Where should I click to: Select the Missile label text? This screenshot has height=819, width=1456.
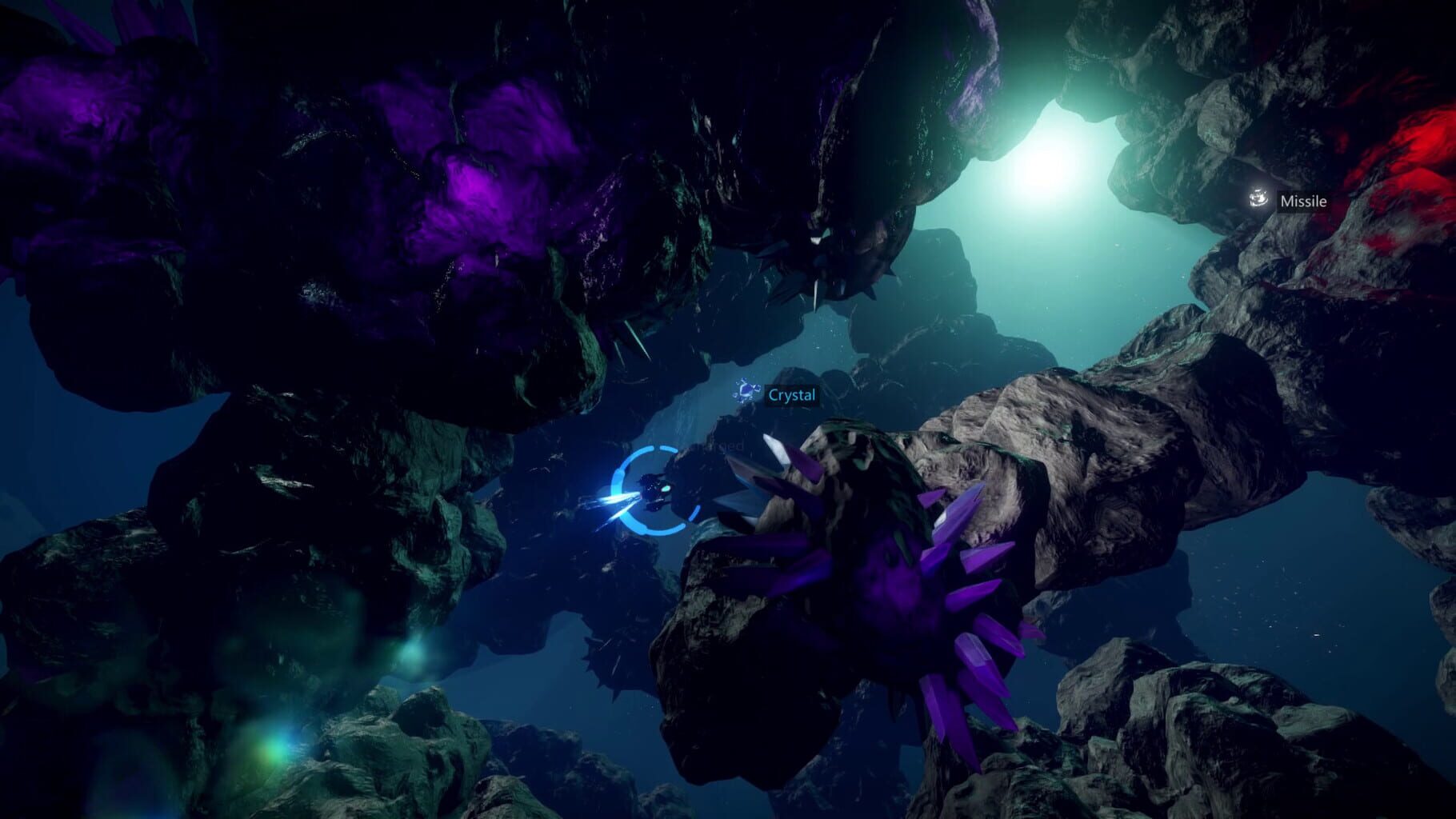pyautogui.click(x=1304, y=201)
